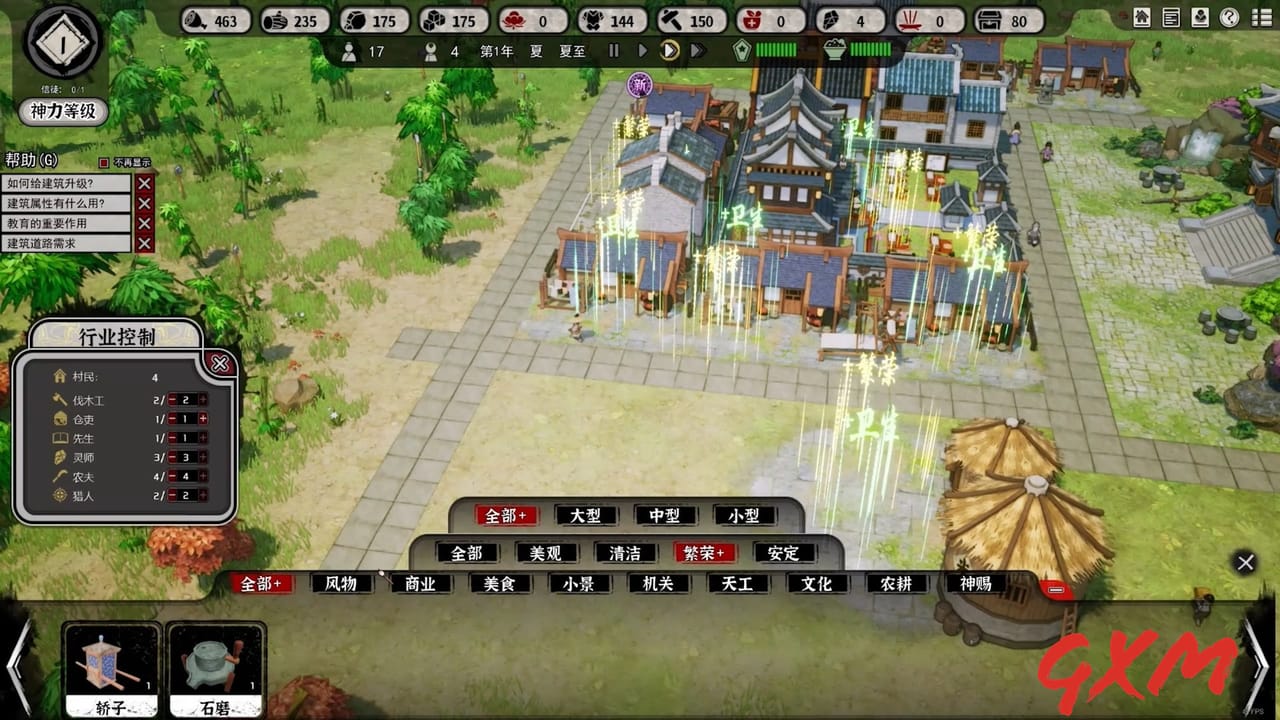
Task: Toggle the 繁荣 building filter
Action: point(704,552)
